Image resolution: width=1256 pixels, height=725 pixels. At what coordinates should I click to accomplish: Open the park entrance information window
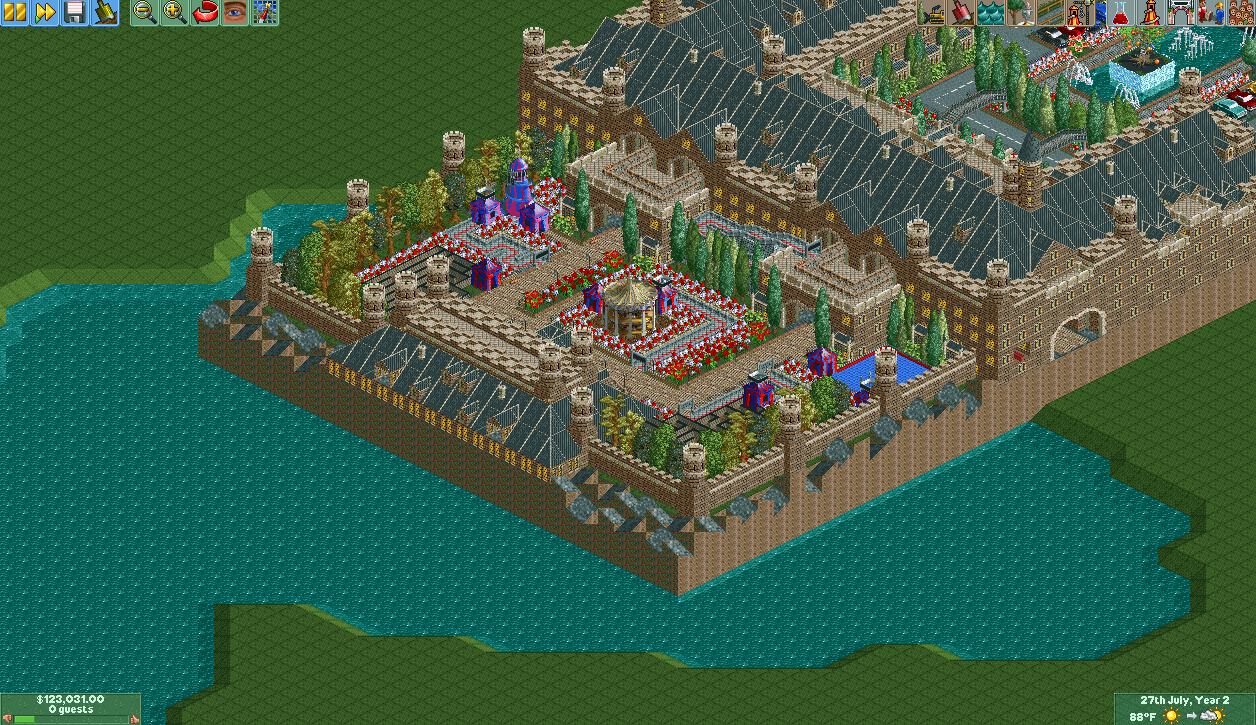point(1178,13)
